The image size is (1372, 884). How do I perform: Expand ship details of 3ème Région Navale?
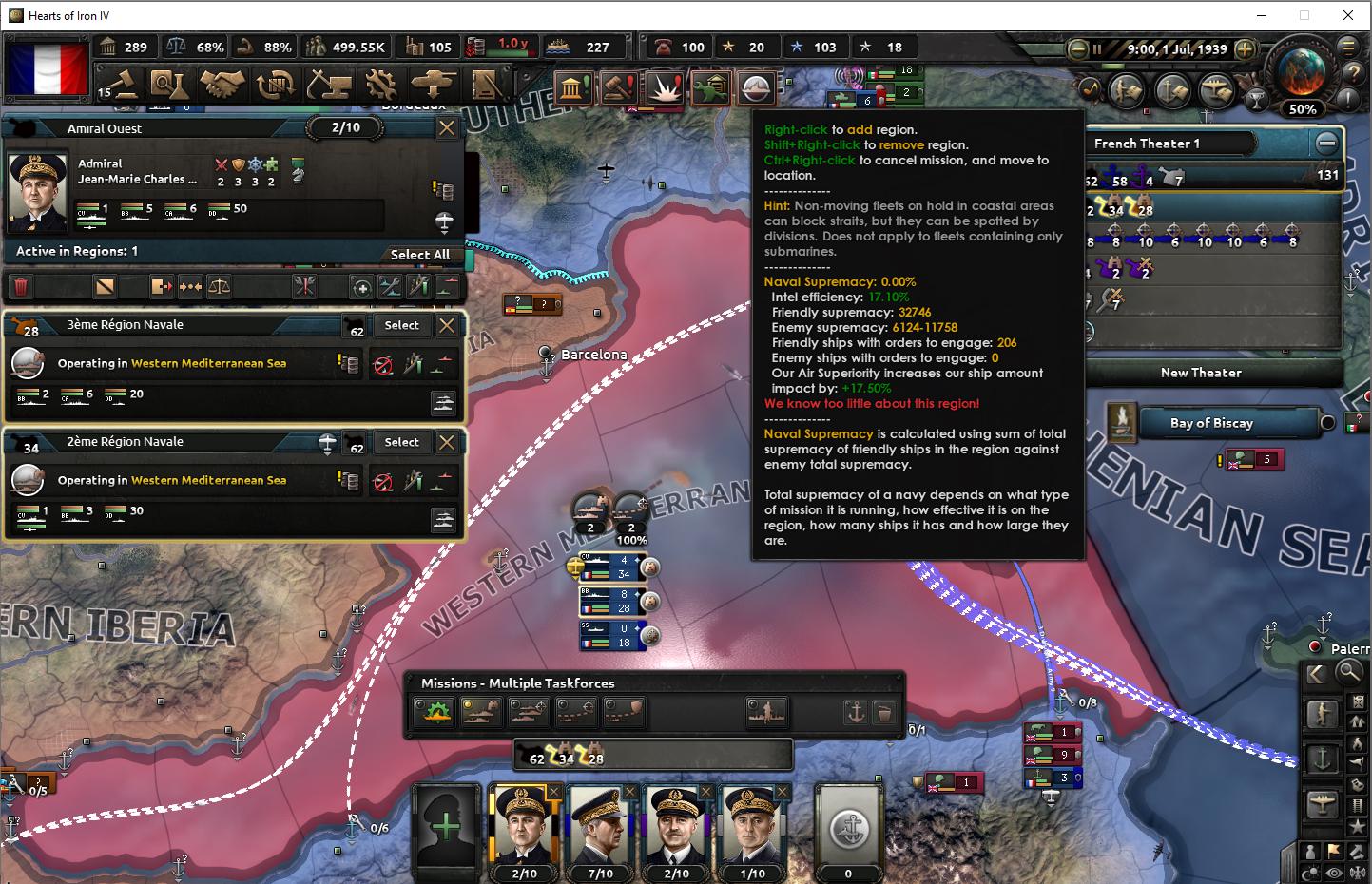coord(445,402)
